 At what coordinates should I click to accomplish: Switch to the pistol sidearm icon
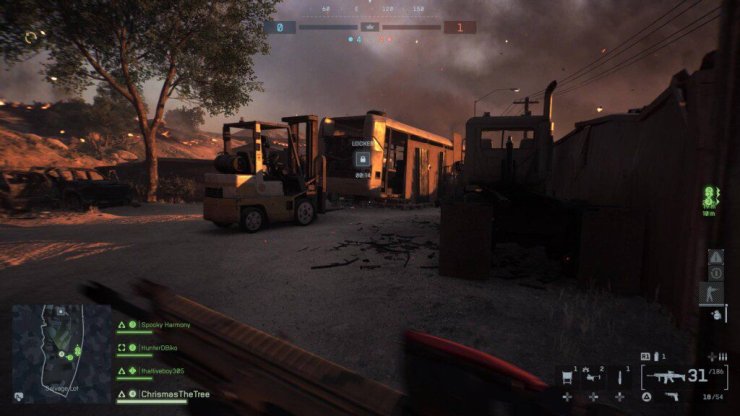[673, 397]
